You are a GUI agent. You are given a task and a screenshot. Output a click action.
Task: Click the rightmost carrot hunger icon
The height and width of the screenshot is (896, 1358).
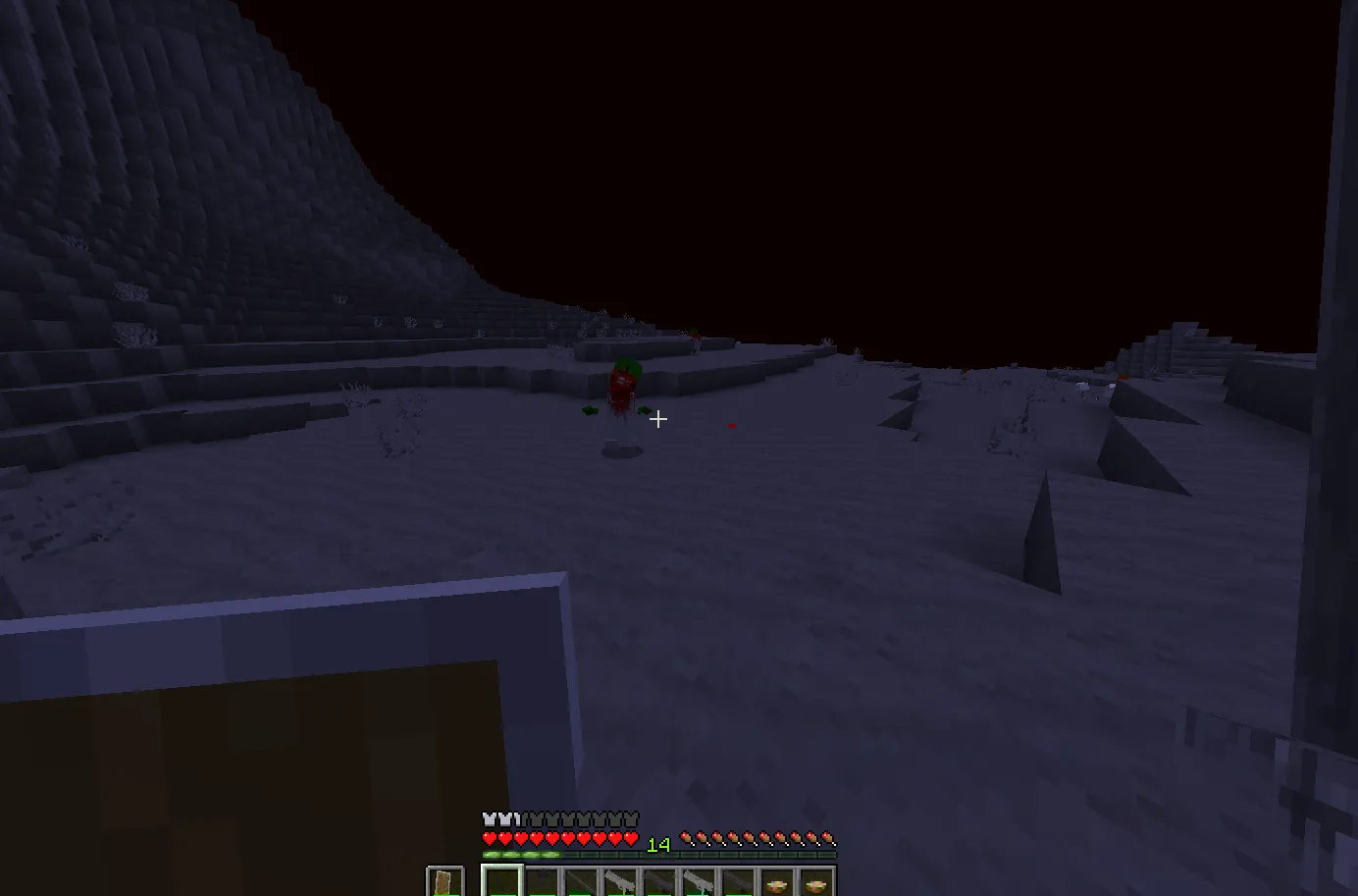[827, 837]
